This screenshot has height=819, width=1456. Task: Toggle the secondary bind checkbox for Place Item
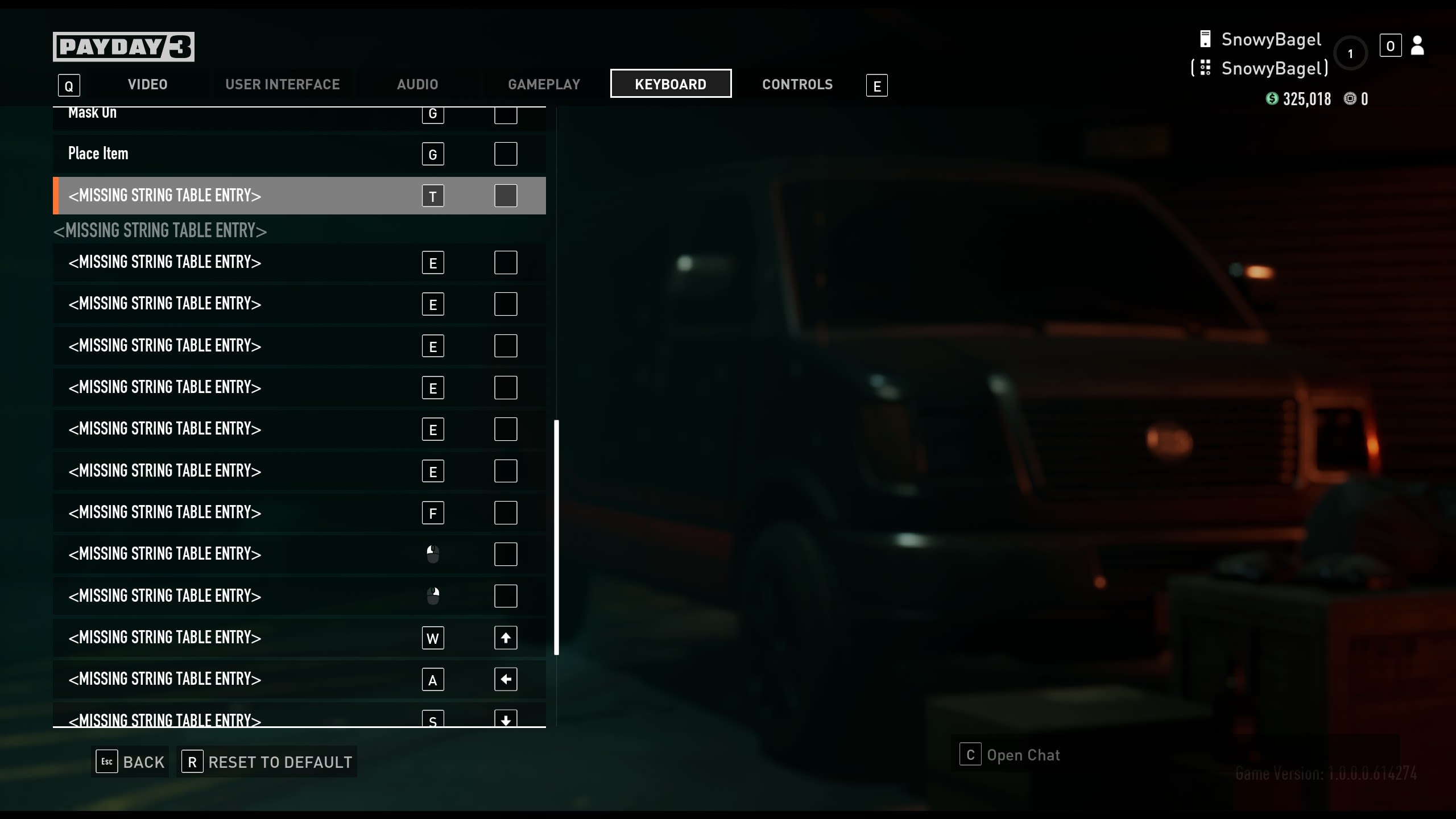505,153
